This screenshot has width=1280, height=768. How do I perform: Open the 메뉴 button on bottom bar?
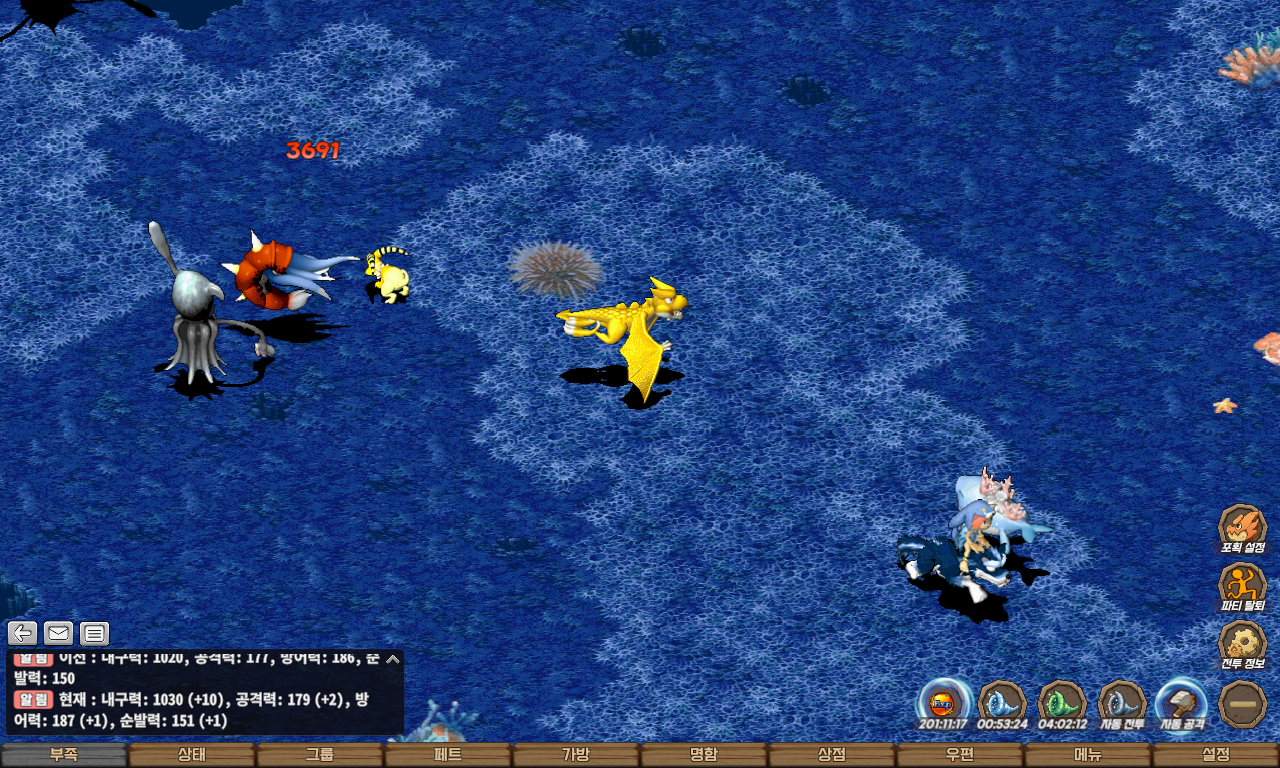click(x=1088, y=755)
